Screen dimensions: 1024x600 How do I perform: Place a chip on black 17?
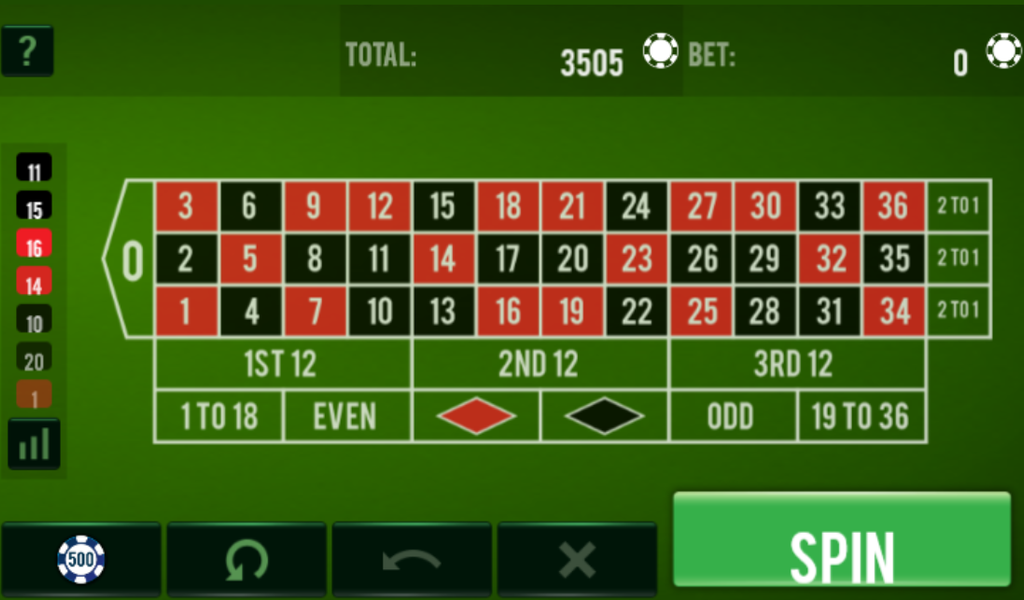point(508,259)
